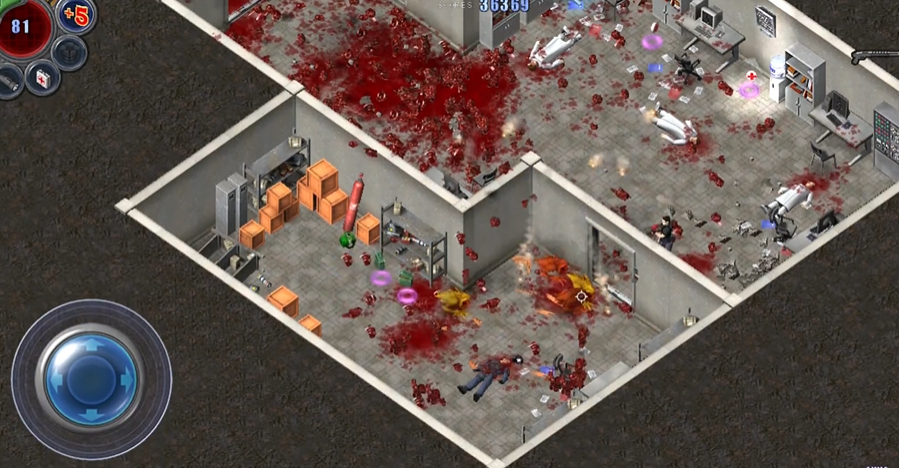Toggle the flashlight button
The image size is (899, 468).
(x=8, y=82)
